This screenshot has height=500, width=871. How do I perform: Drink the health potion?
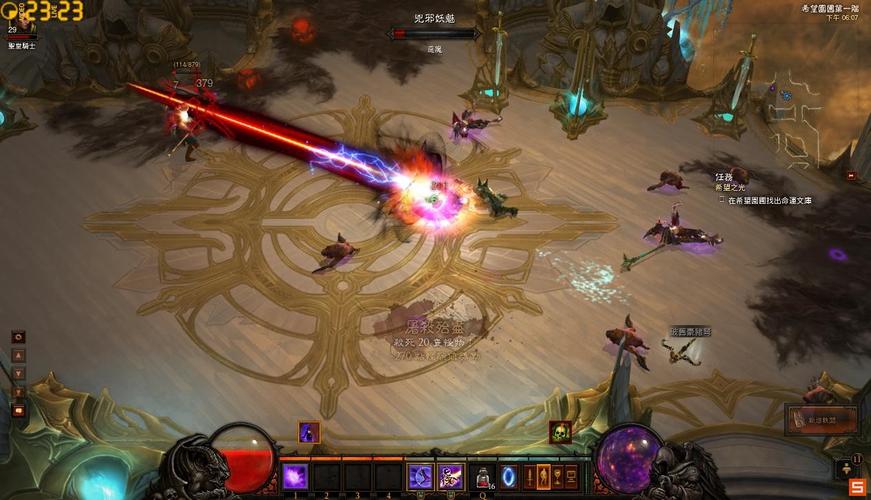point(482,477)
